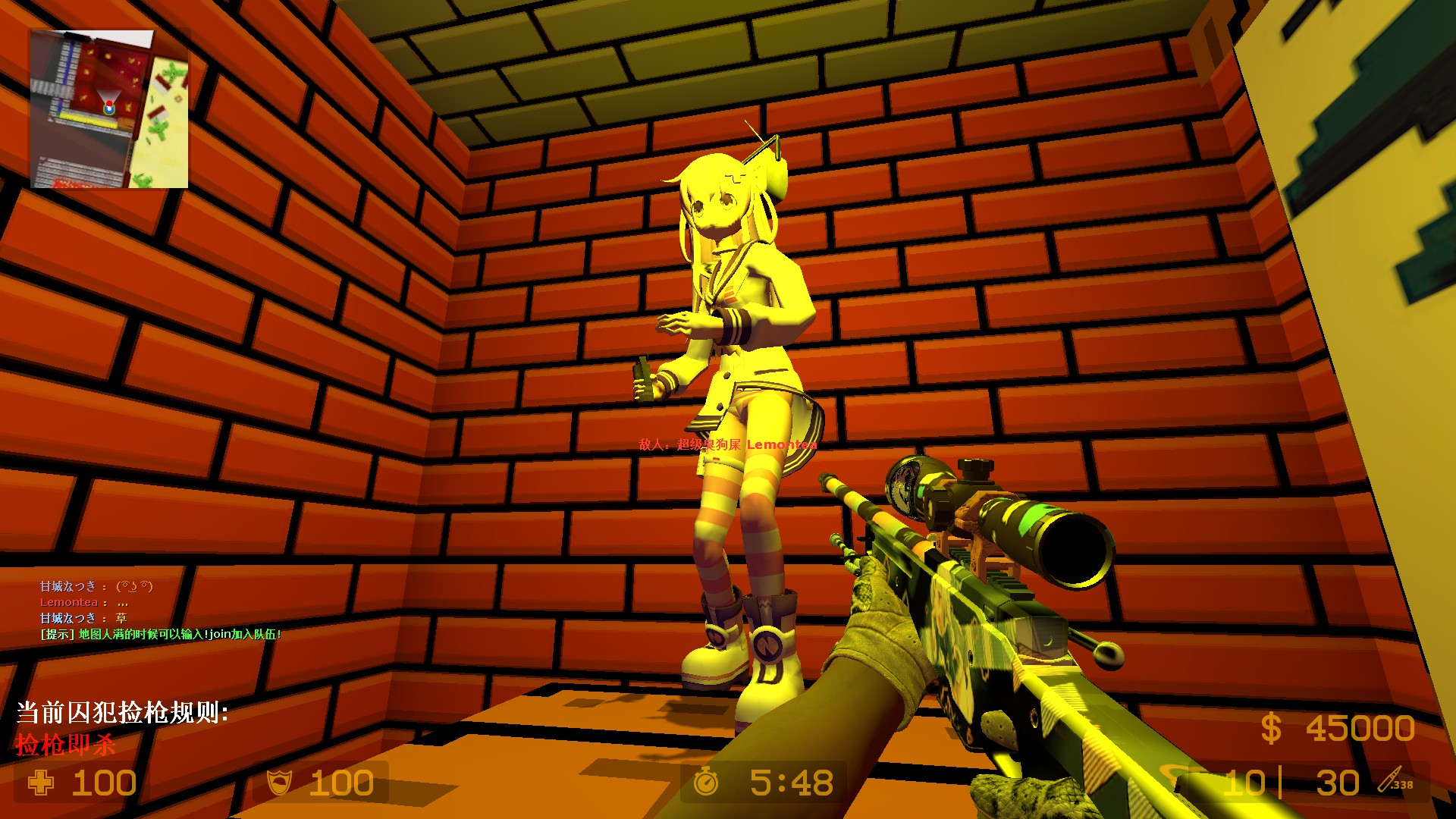
Task: Click the radar minimap
Action: coord(109,109)
